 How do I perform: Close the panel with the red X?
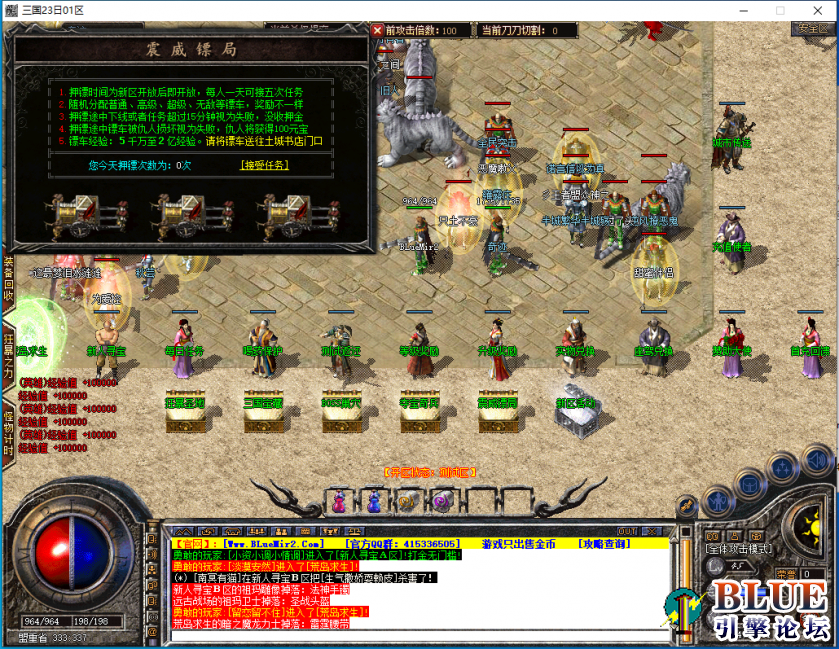coord(378,30)
